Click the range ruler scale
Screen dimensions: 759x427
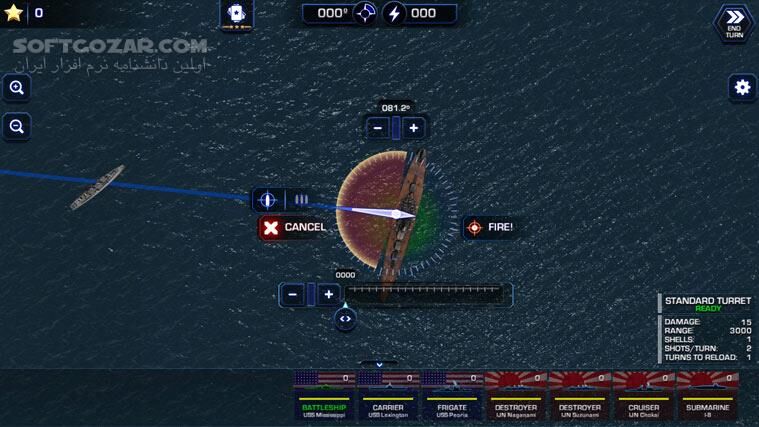[x=426, y=294]
